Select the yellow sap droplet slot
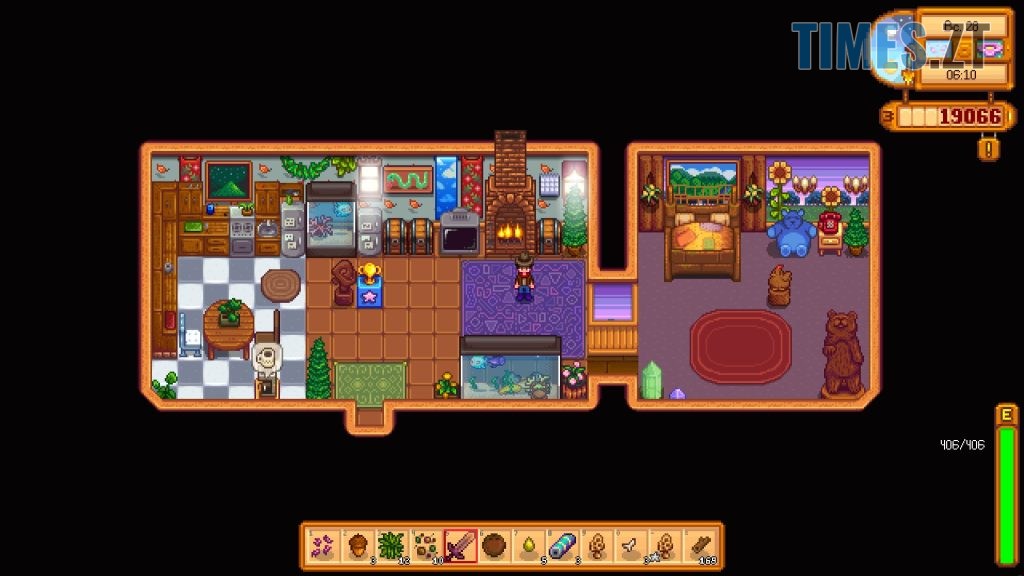The height and width of the screenshot is (576, 1024). [528, 546]
